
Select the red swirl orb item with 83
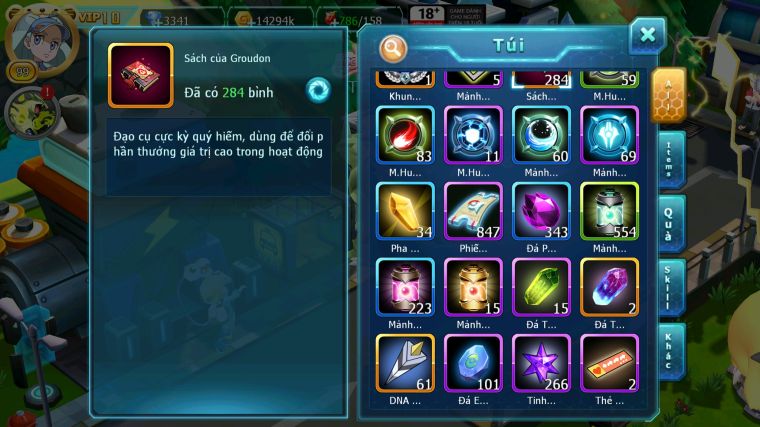pyautogui.click(x=405, y=135)
